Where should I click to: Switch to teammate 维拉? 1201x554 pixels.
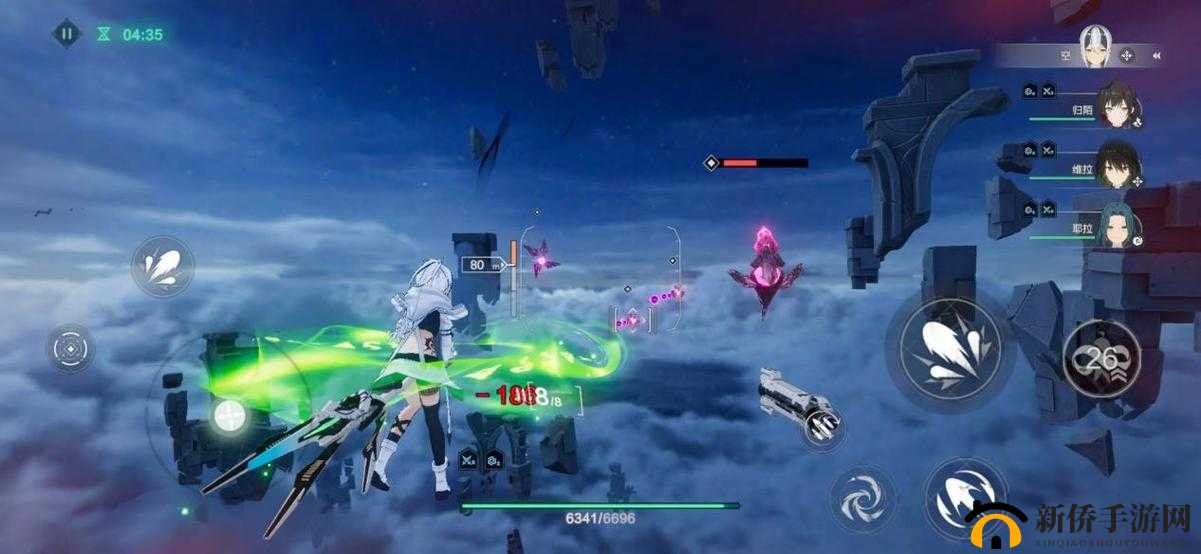coord(1118,164)
